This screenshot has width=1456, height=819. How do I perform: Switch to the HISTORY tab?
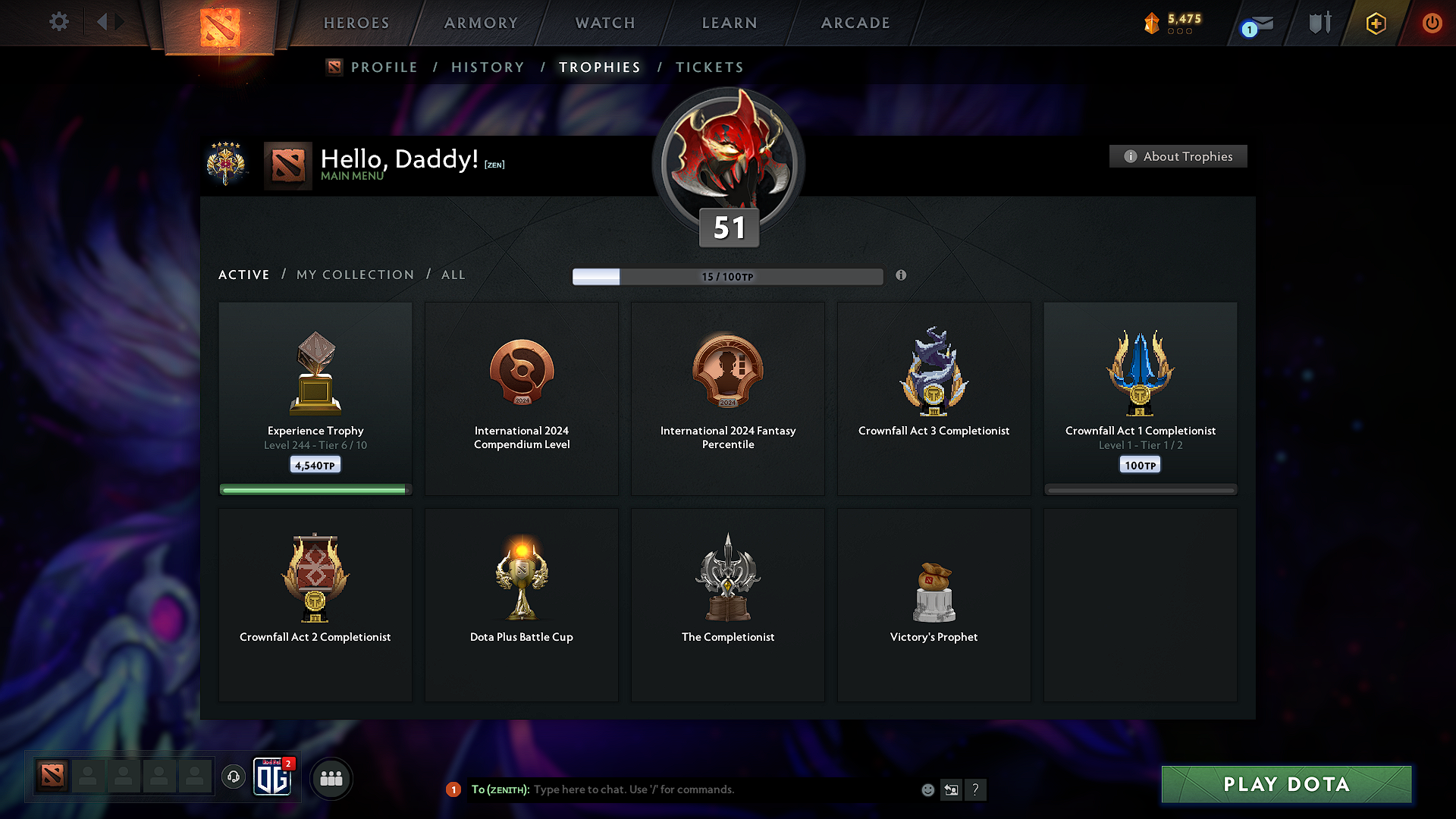(488, 67)
